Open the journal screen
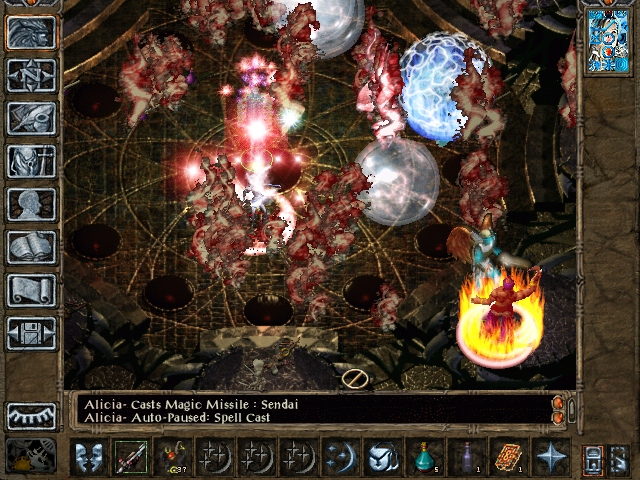This screenshot has height=480, width=640. [x=31, y=118]
